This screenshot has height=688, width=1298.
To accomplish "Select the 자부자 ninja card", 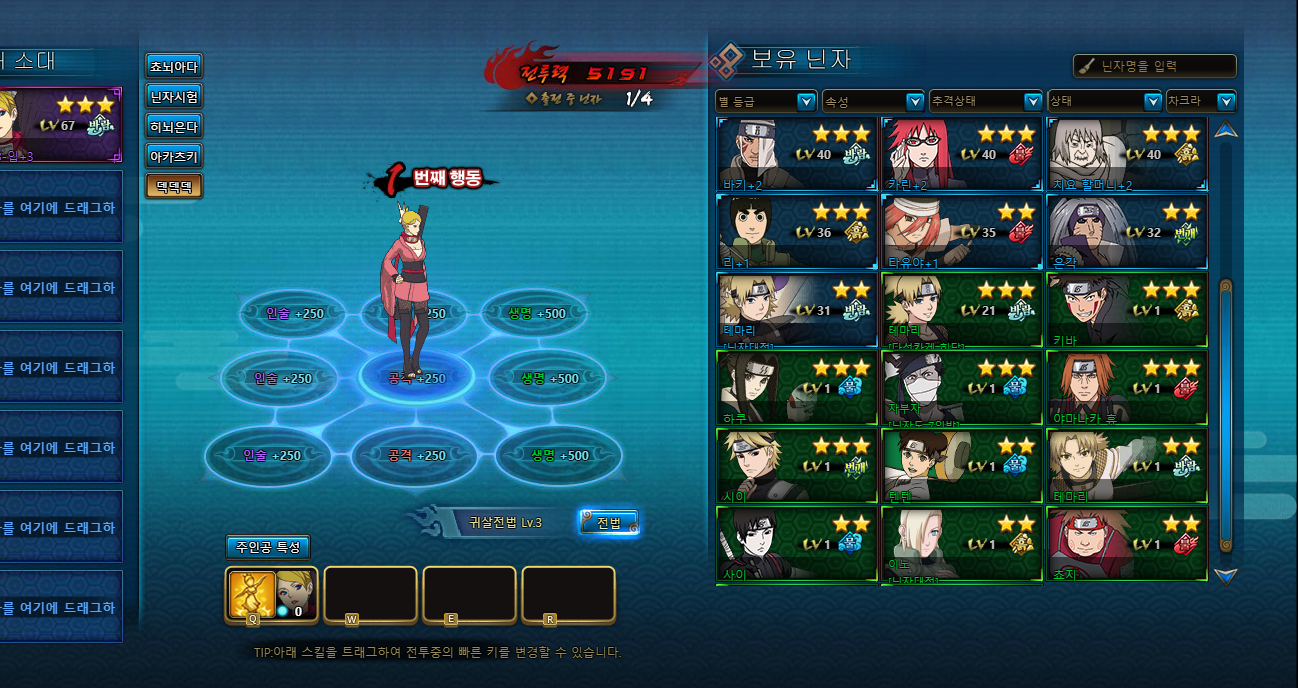I will [961, 388].
